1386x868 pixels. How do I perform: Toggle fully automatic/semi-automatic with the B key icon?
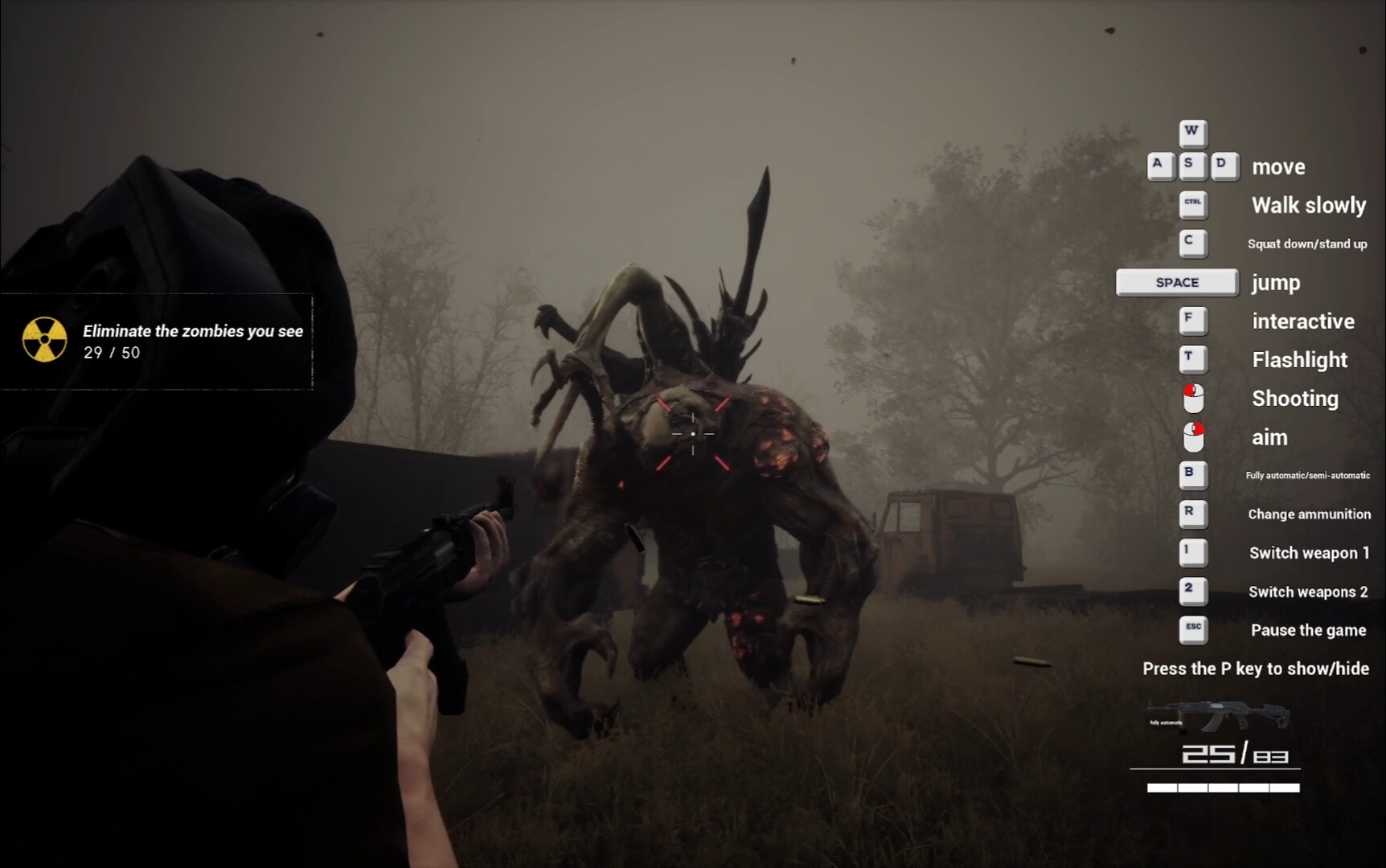point(1193,476)
